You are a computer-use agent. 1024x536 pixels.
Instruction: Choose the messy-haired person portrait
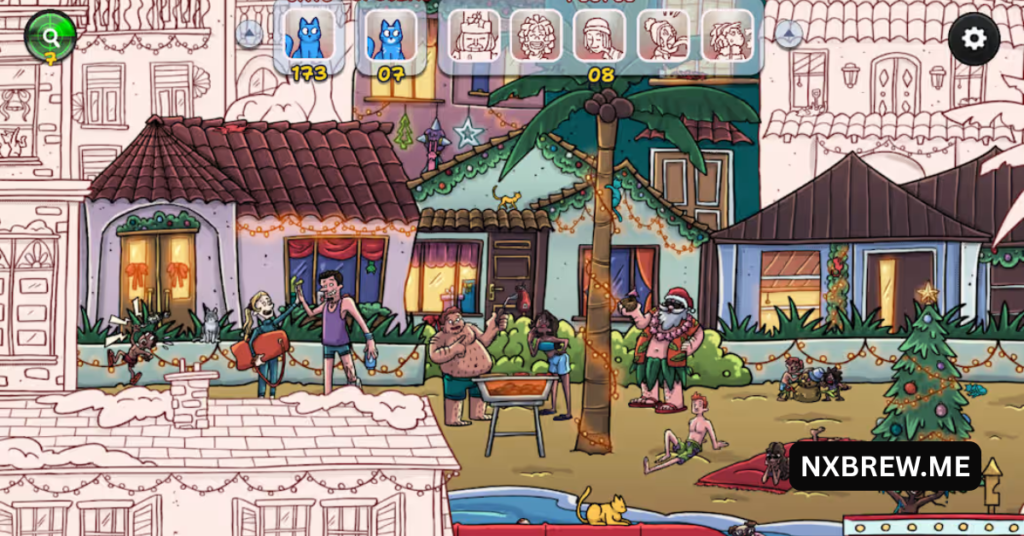pyautogui.click(x=727, y=37)
